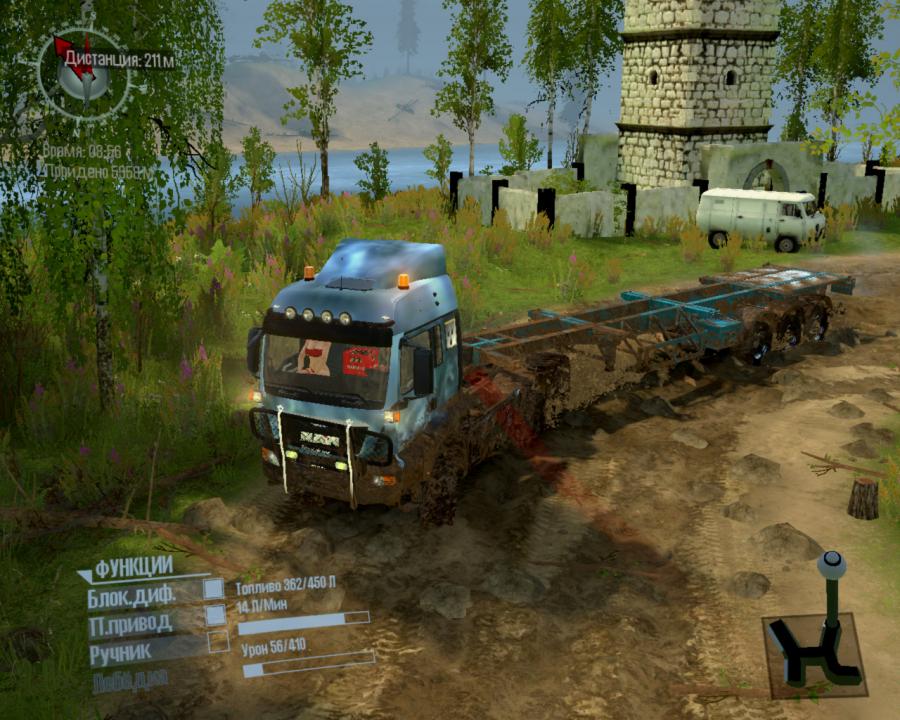Toggle the П.привод all-wheel drive checkbox
The height and width of the screenshot is (720, 900).
click(216, 615)
